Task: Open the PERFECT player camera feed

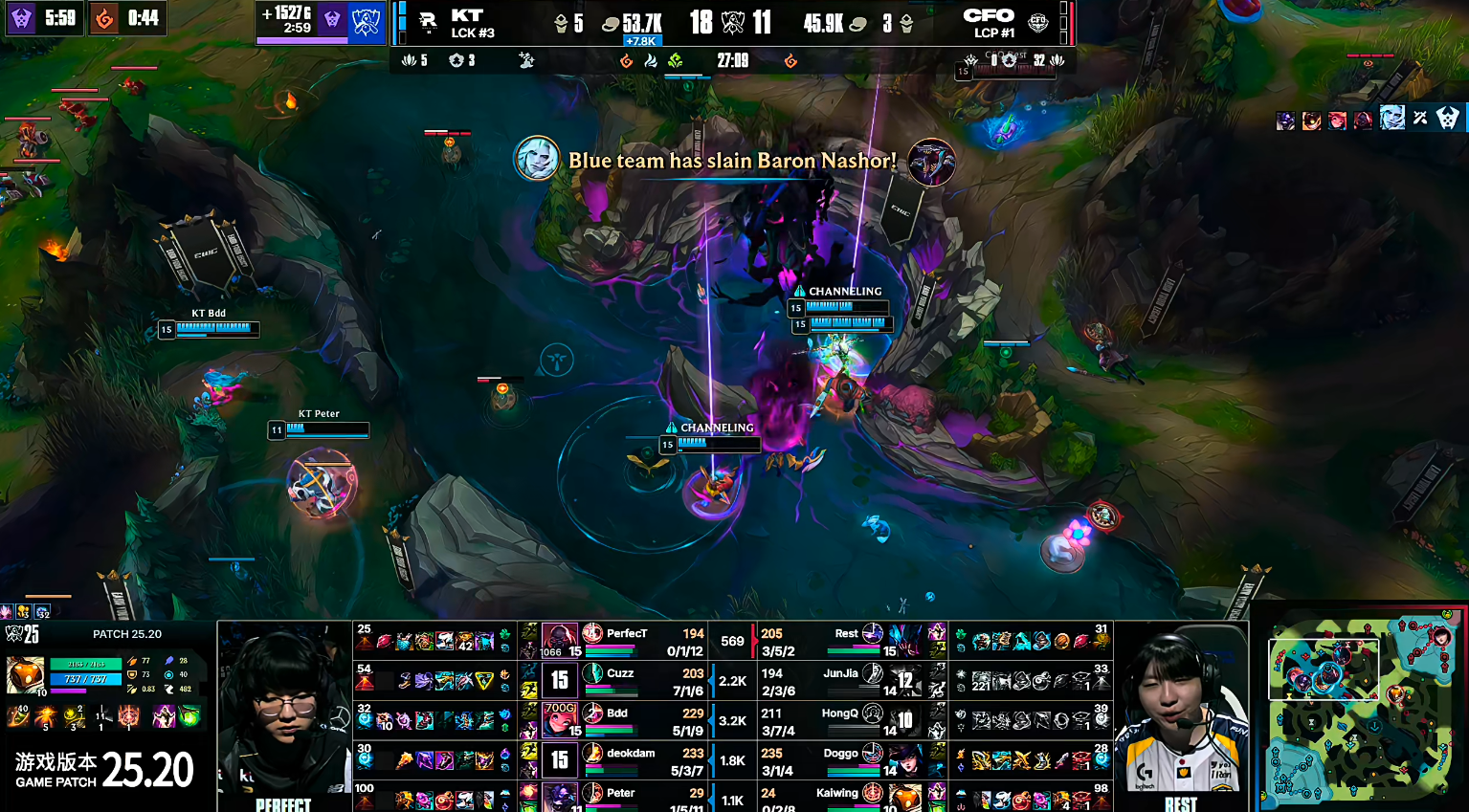Action: pos(284,713)
